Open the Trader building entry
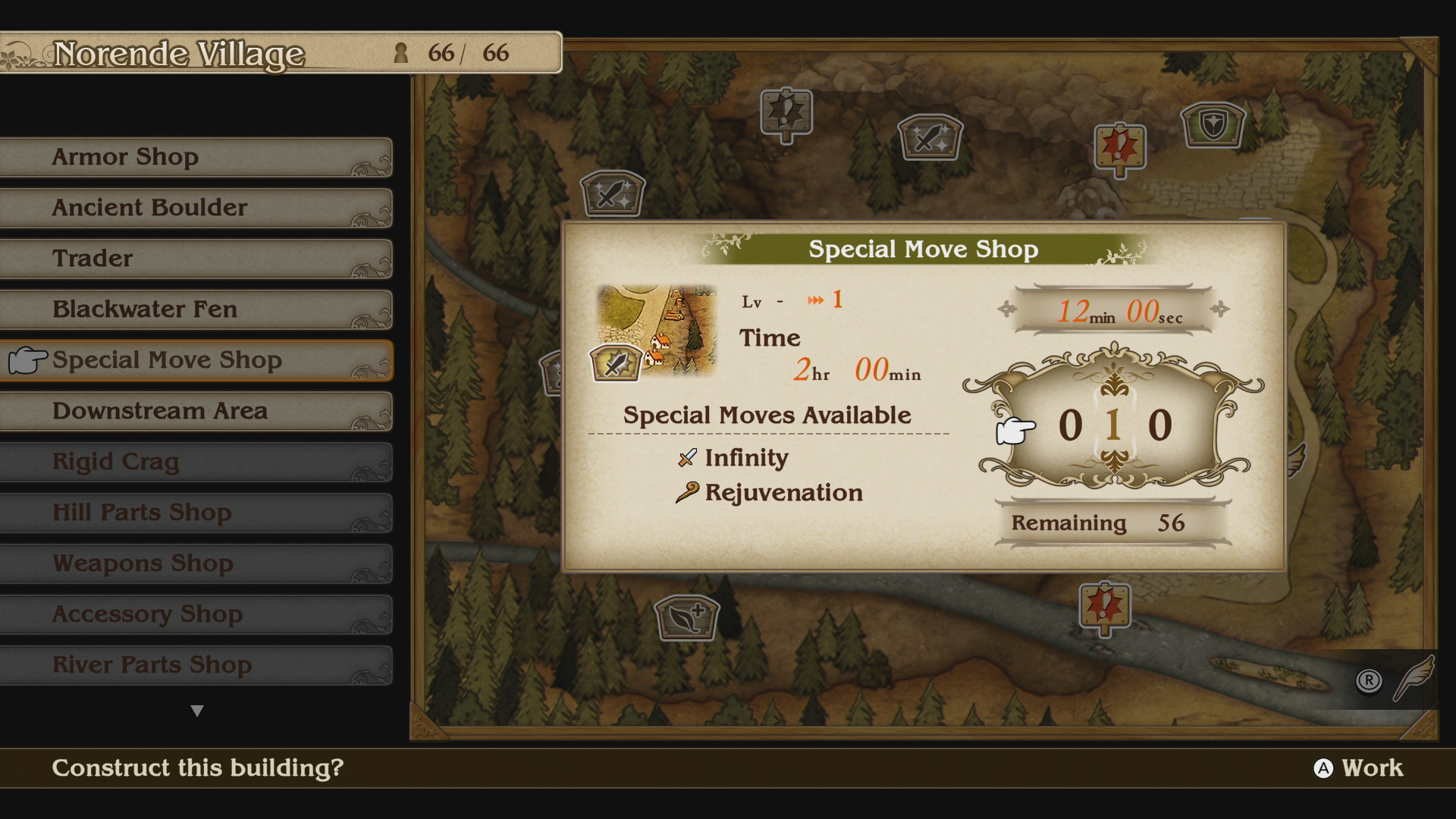 (196, 259)
